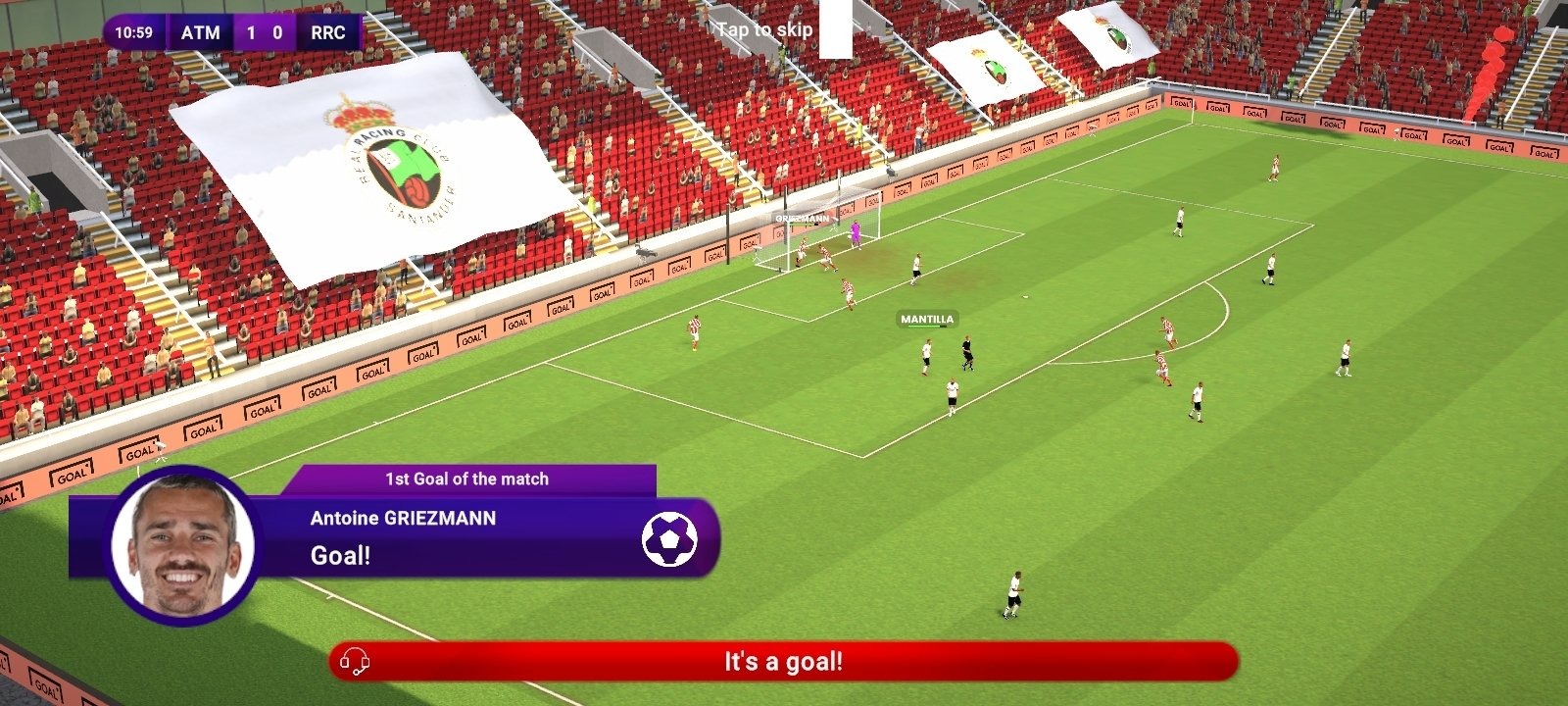
Task: Click the headset commentary icon
Action: [355, 663]
